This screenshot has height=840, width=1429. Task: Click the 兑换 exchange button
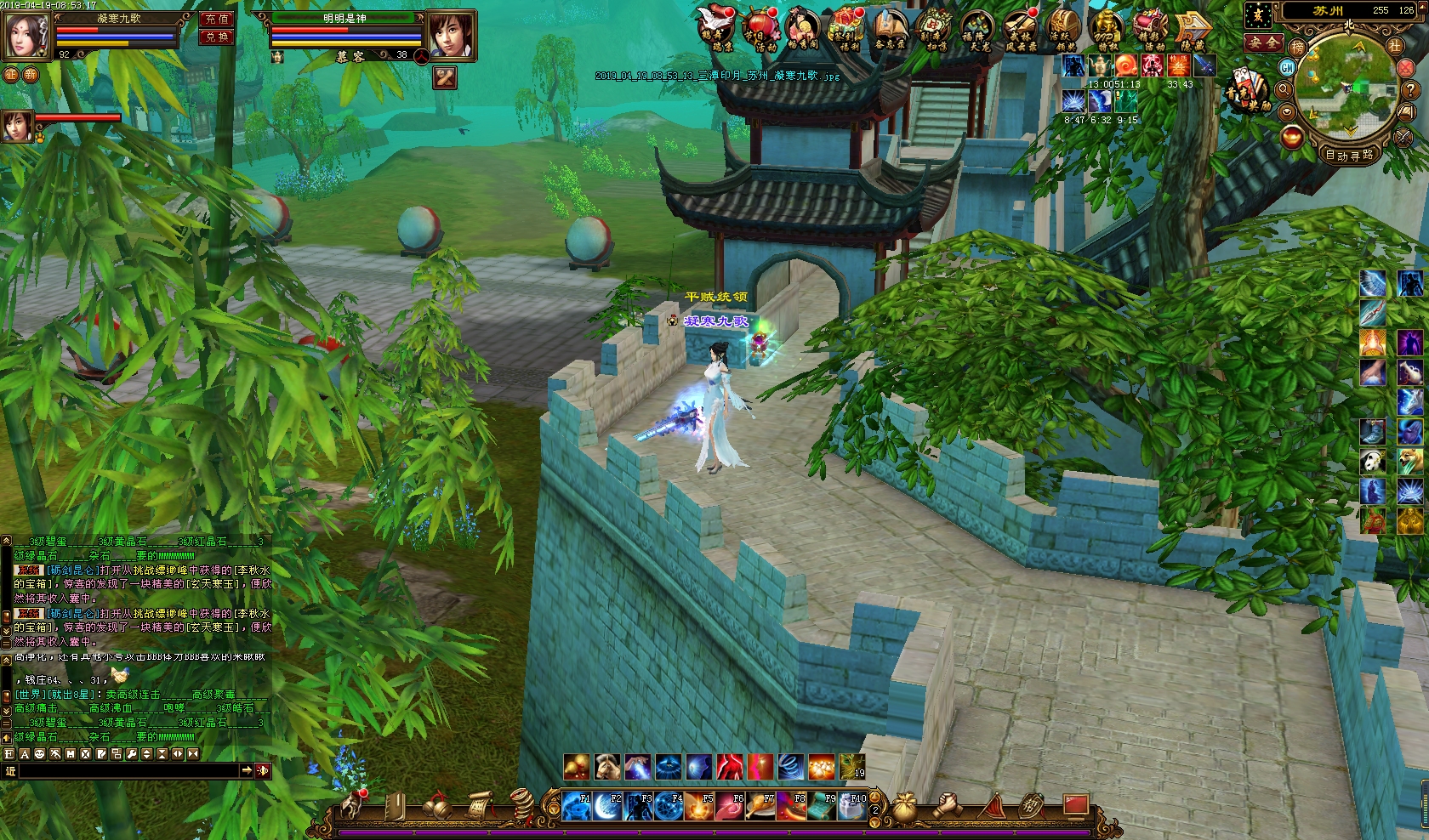[x=216, y=37]
